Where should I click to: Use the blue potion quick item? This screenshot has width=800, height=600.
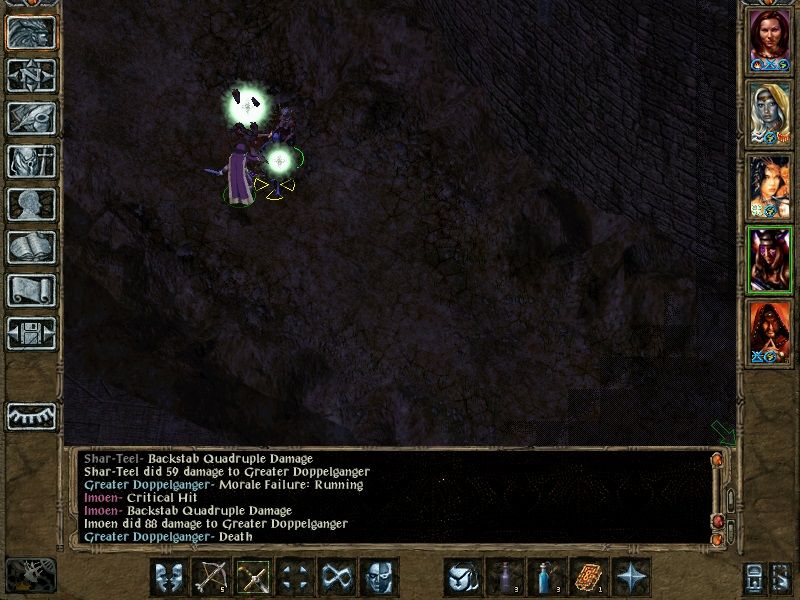pyautogui.click(x=546, y=577)
